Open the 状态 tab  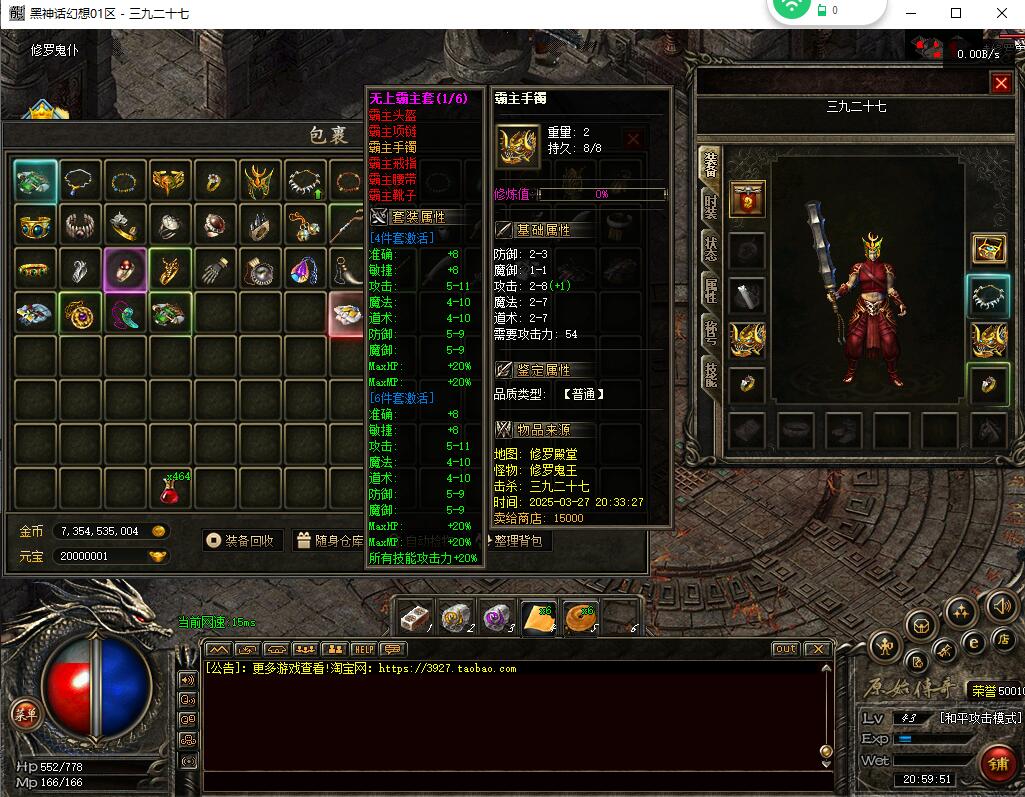click(710, 250)
